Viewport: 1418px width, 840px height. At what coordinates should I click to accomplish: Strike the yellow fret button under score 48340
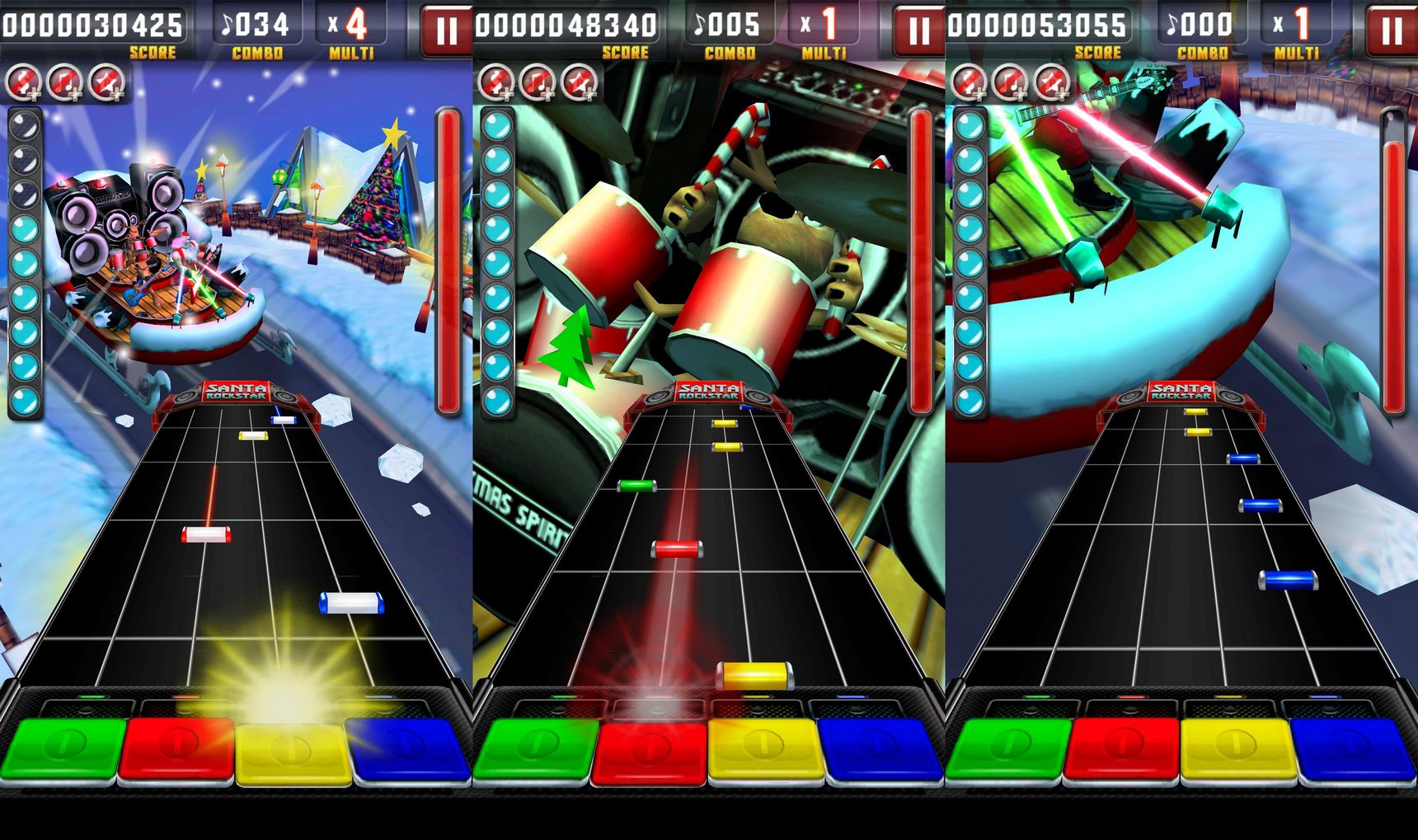[x=765, y=749]
